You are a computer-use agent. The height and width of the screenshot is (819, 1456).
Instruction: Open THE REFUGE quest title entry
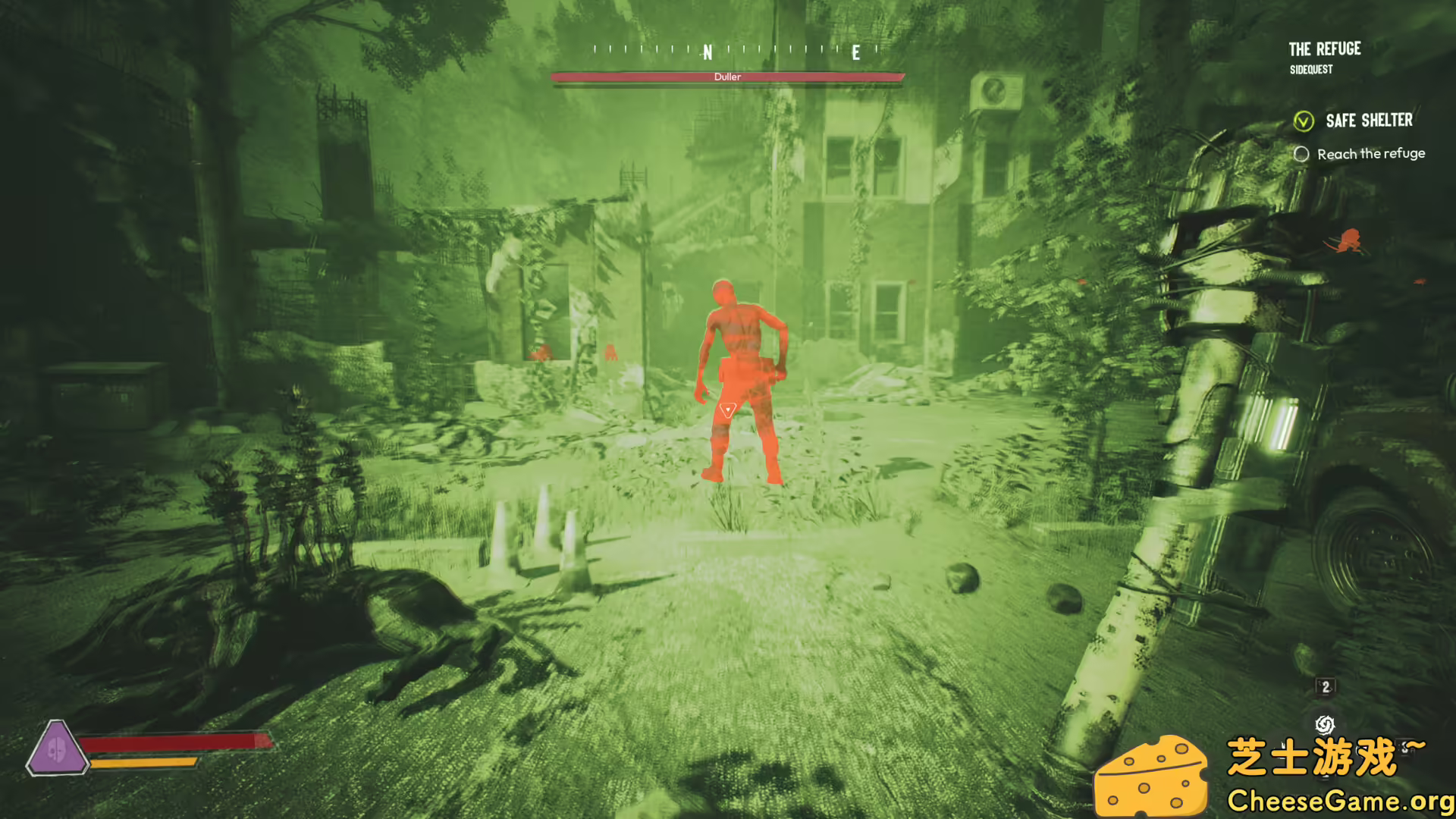point(1324,49)
